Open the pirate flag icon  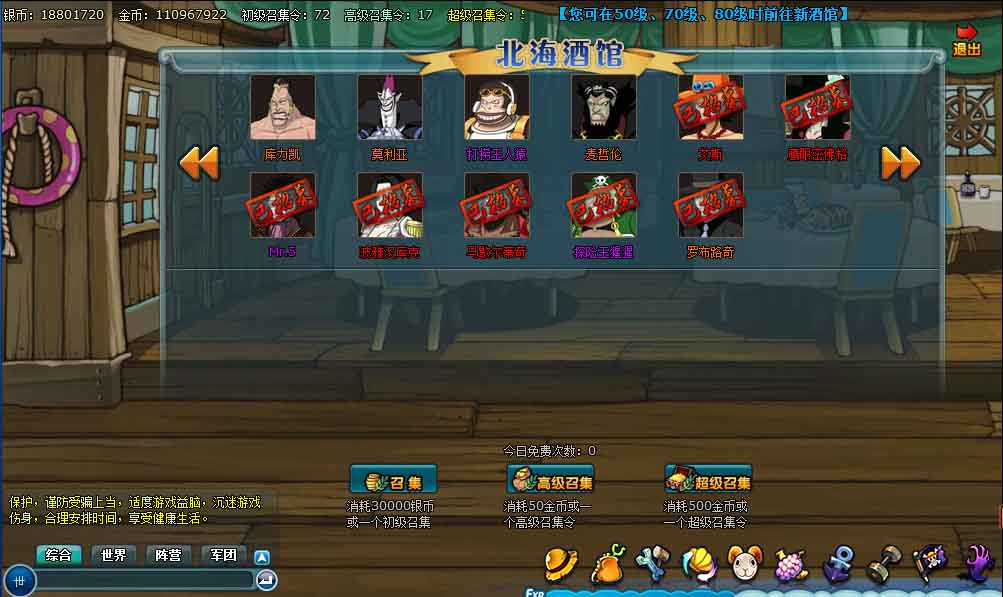(x=930, y=565)
